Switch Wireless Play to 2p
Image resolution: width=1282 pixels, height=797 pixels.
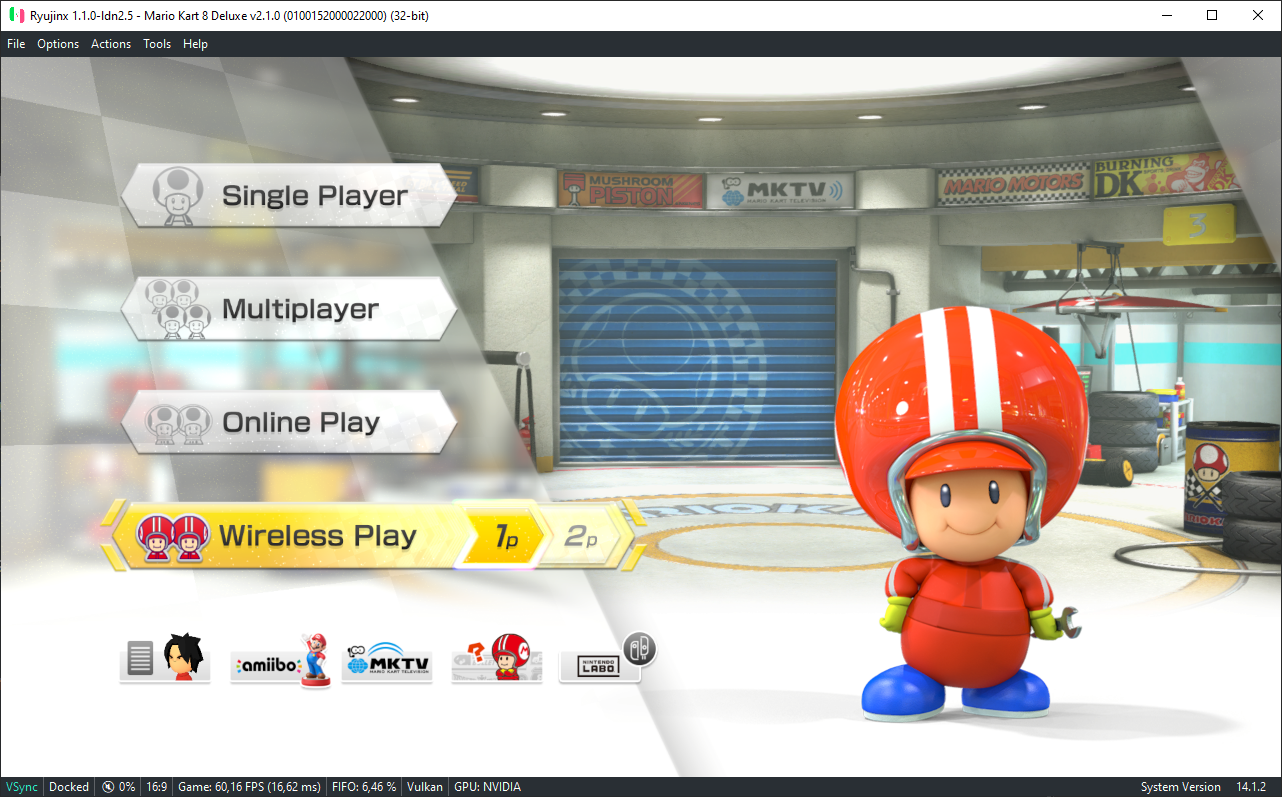click(x=581, y=537)
